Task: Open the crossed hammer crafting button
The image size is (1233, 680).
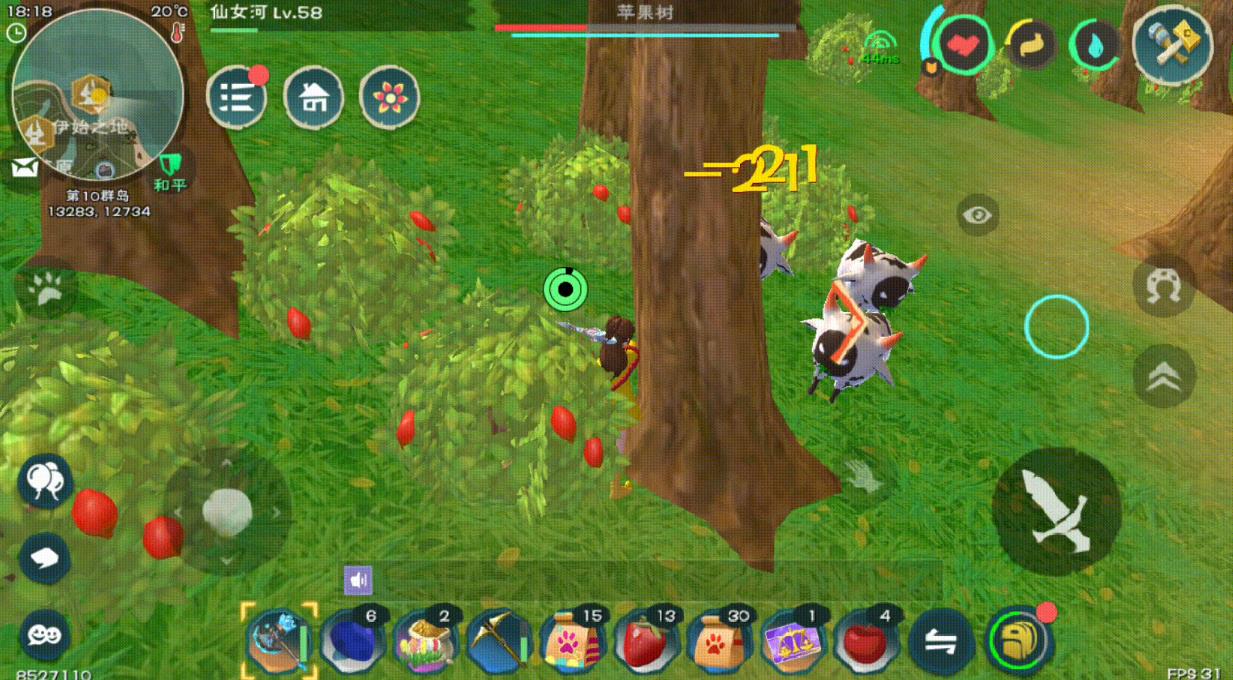Action: (1171, 45)
